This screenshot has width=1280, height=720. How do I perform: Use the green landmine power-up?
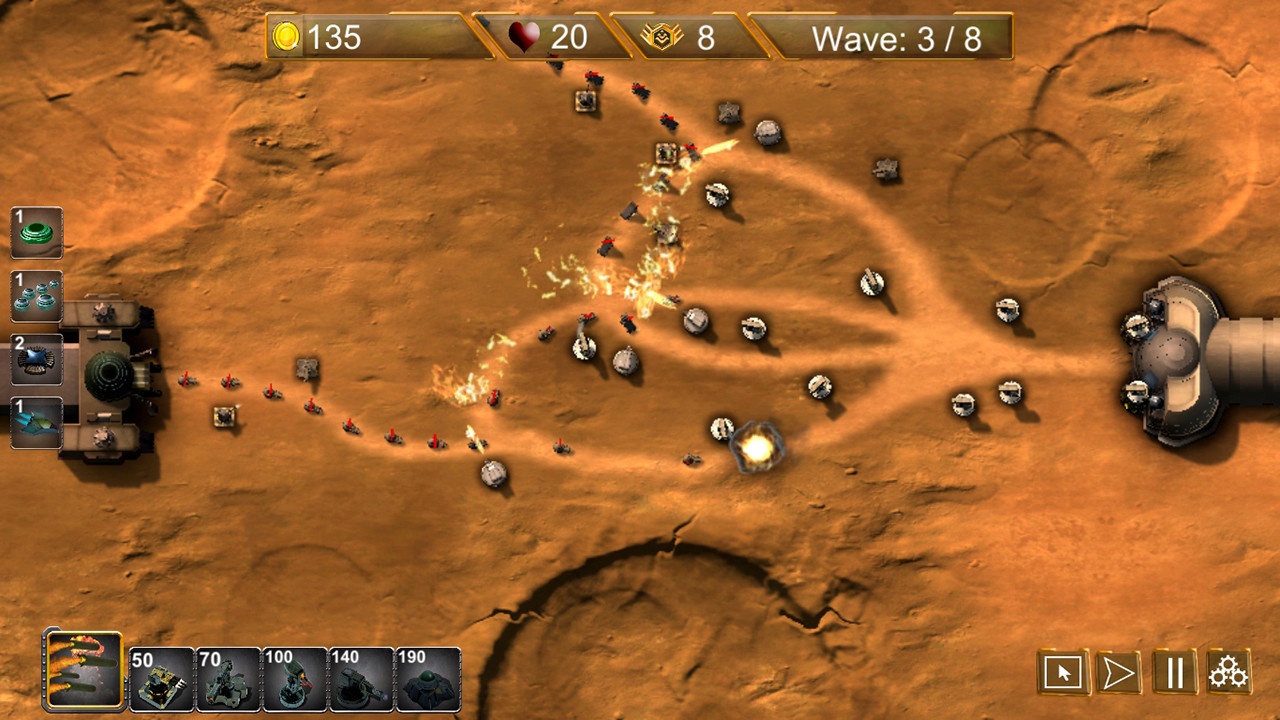pos(36,231)
